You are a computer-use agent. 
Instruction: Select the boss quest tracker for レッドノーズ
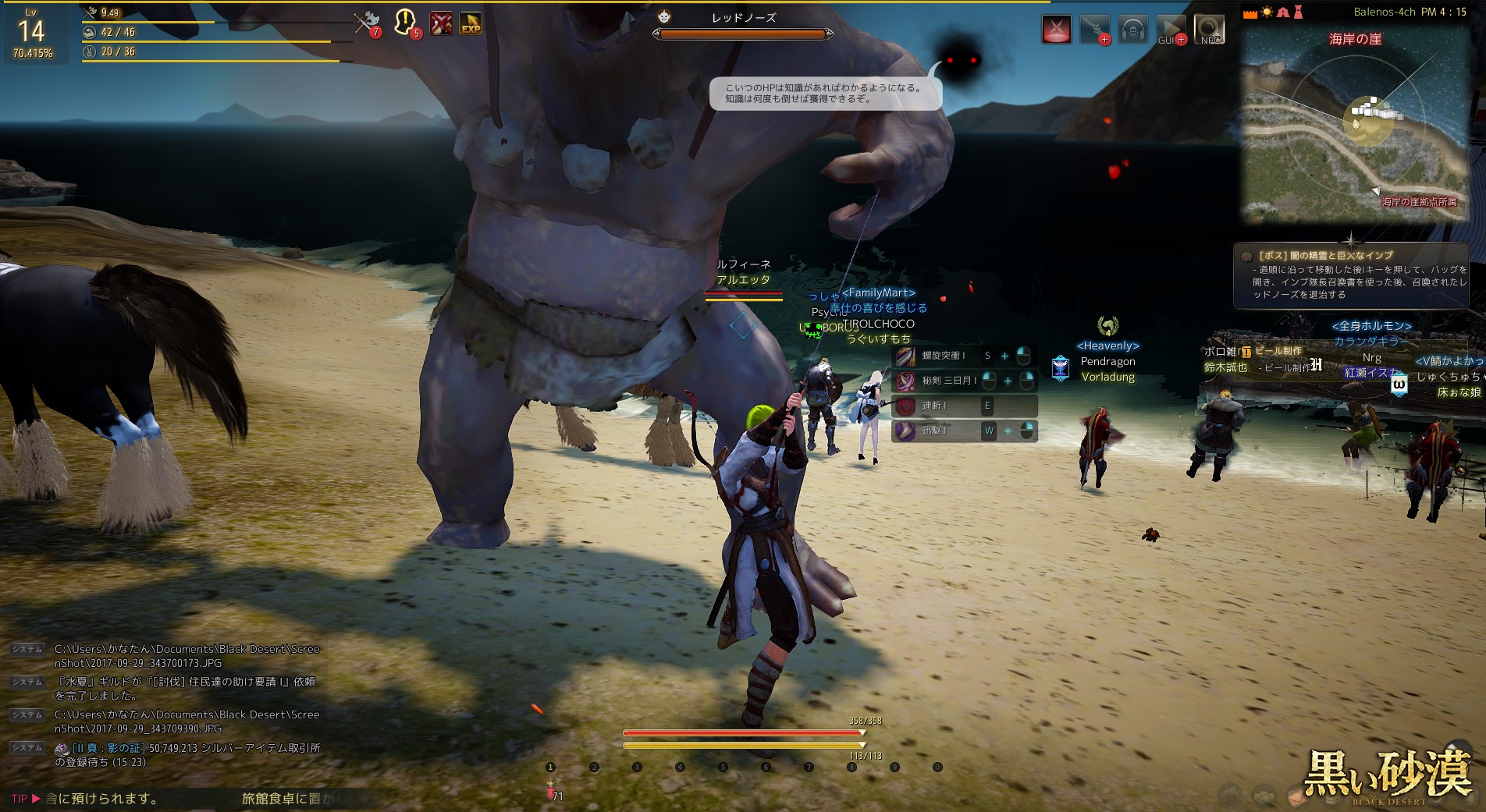pyautogui.click(x=1350, y=275)
